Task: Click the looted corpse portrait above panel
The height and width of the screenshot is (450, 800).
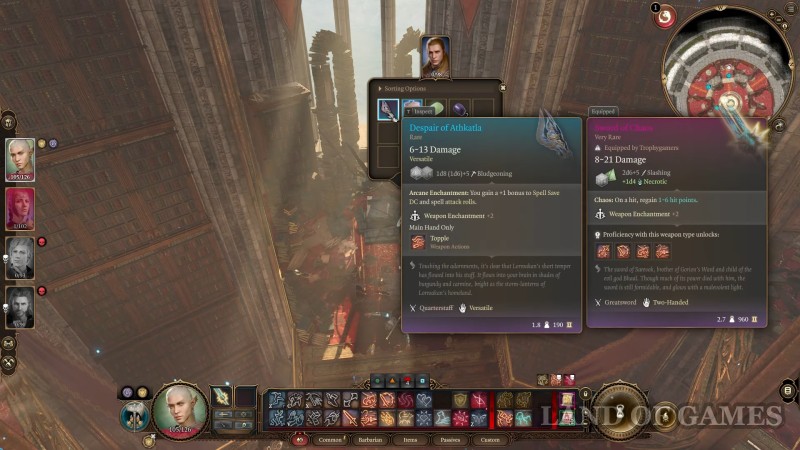Action: (x=435, y=55)
